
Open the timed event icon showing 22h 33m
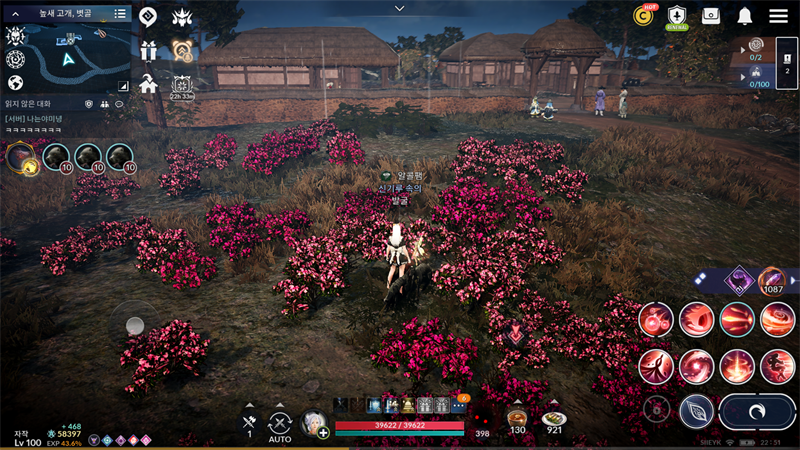pos(182,86)
